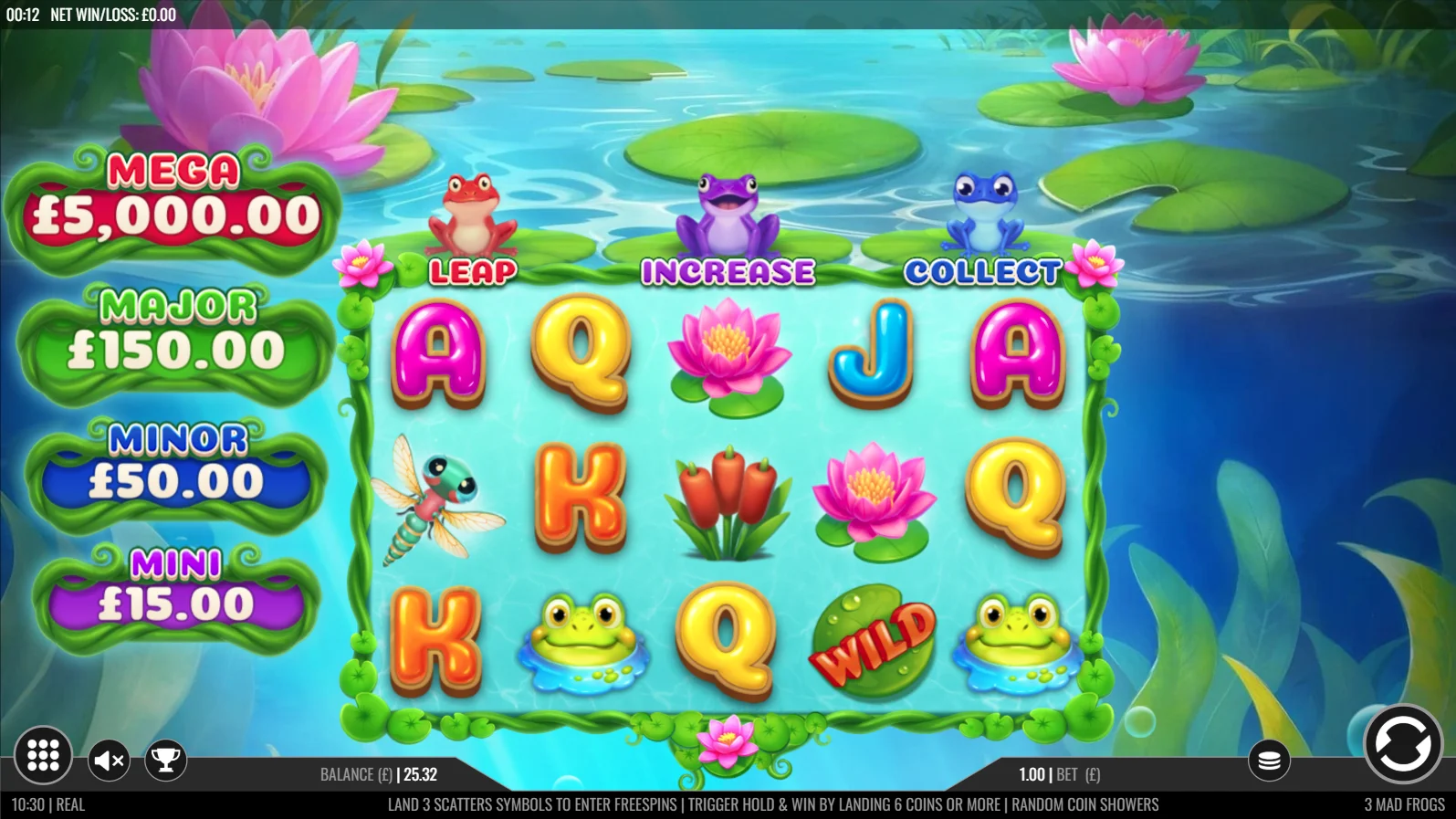Click the green frog symbol on bottom row
The width and height of the screenshot is (1456, 819).
click(582, 639)
